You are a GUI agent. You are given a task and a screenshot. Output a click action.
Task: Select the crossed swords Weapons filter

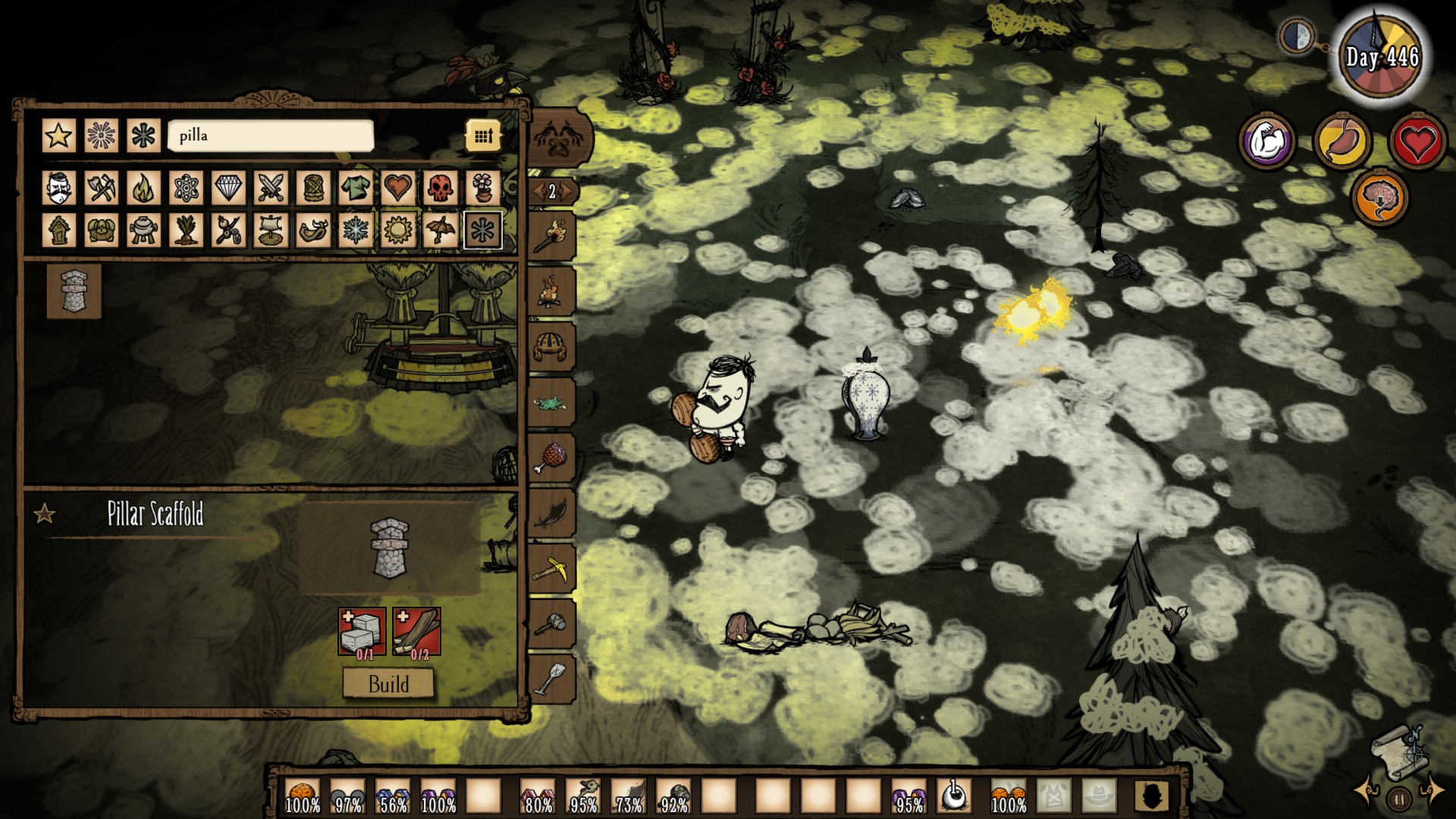coord(271,187)
